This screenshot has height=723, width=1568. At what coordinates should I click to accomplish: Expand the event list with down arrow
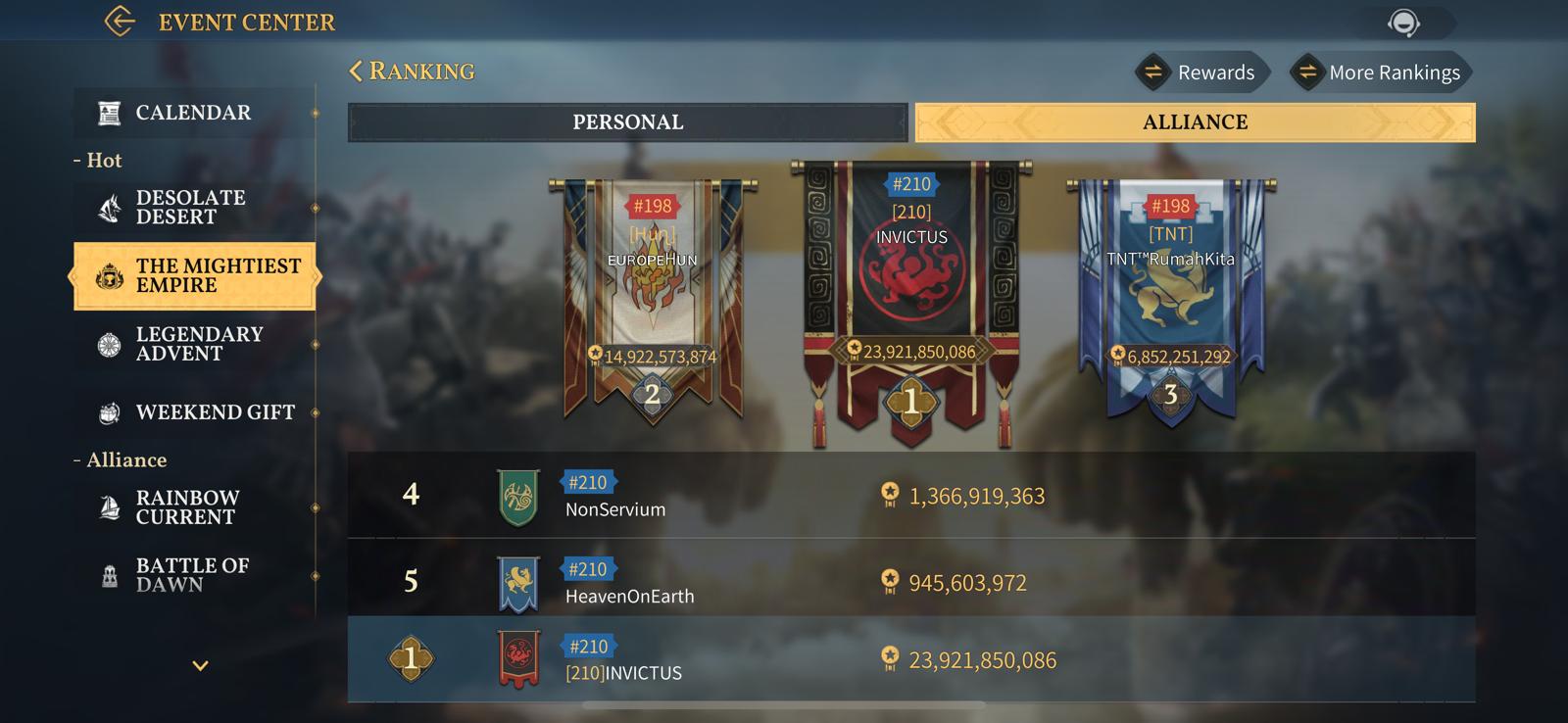coord(200,666)
